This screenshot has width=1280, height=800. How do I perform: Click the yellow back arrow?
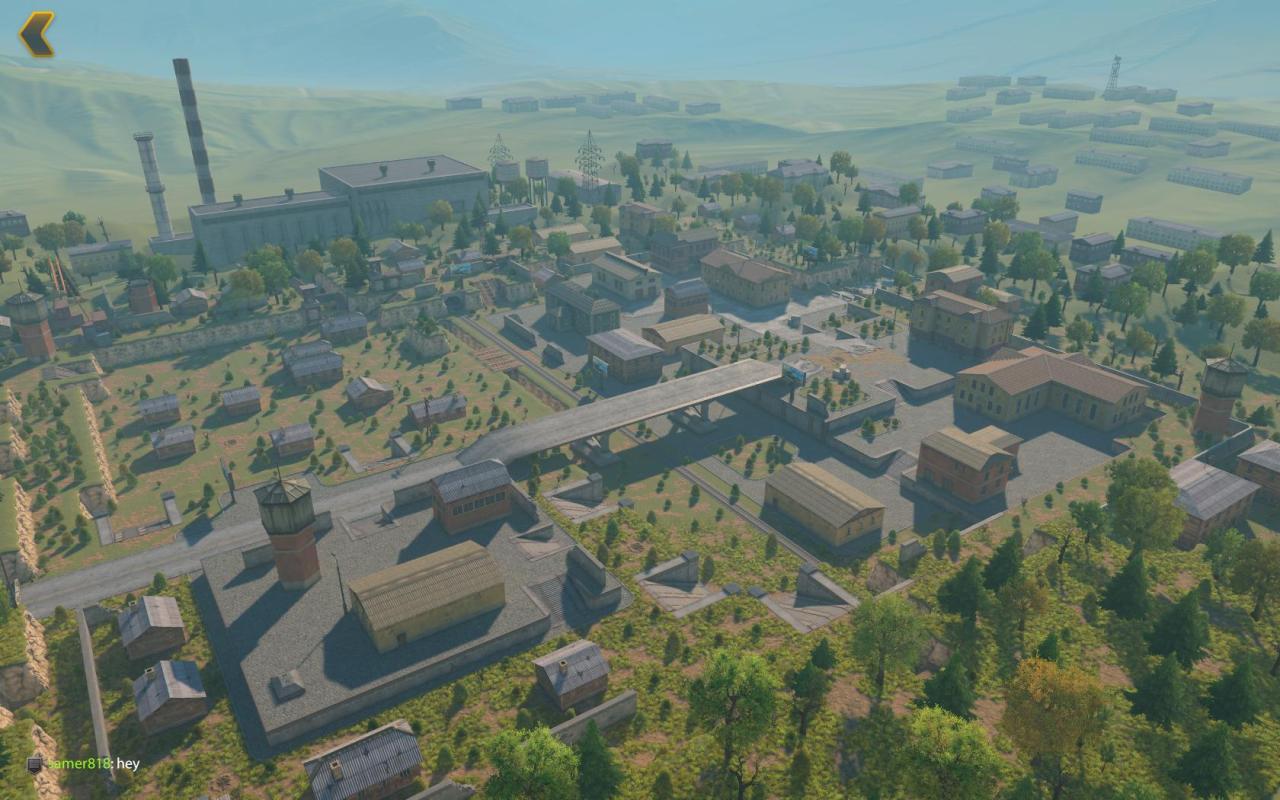pos(36,34)
